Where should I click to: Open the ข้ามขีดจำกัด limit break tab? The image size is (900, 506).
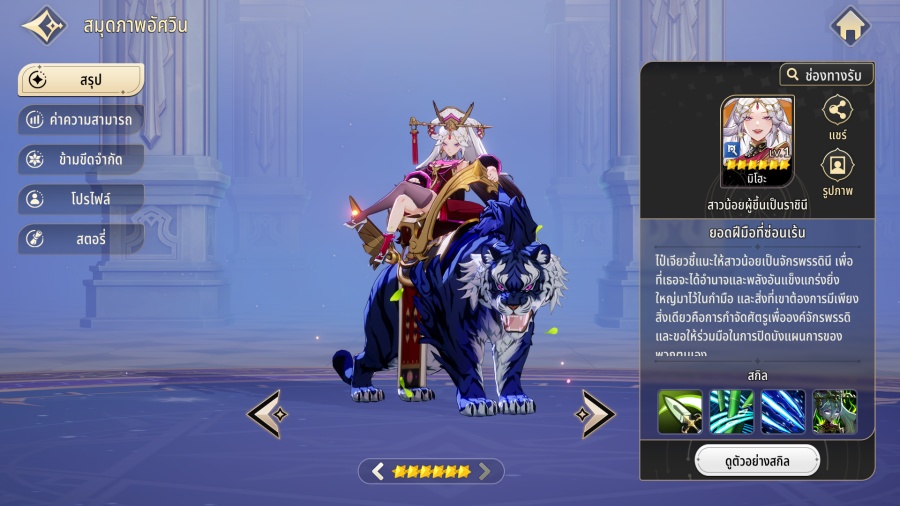coord(80,160)
